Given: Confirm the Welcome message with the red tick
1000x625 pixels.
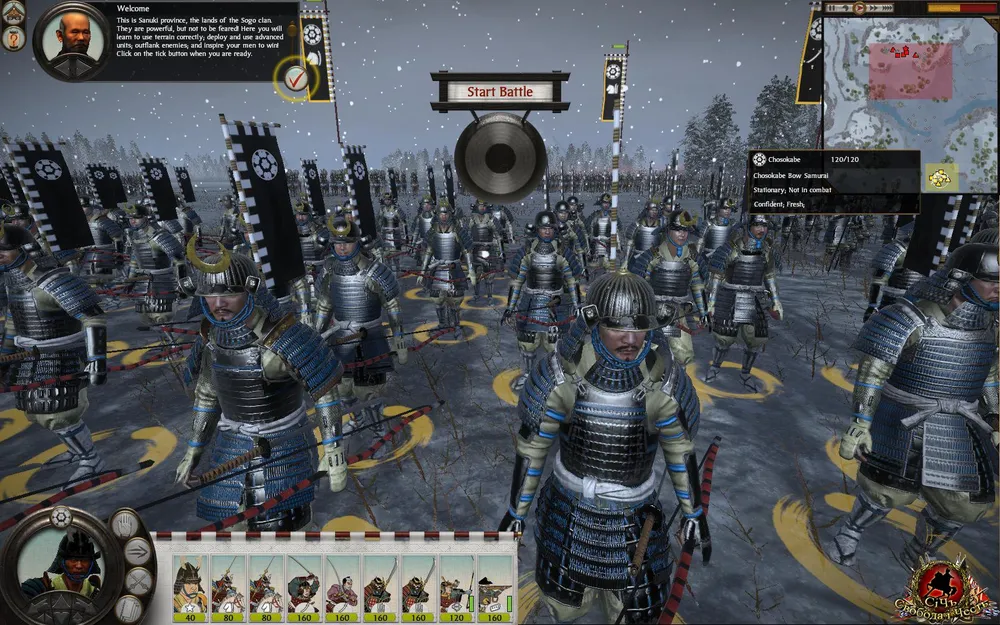Looking at the screenshot, I should tap(295, 77).
